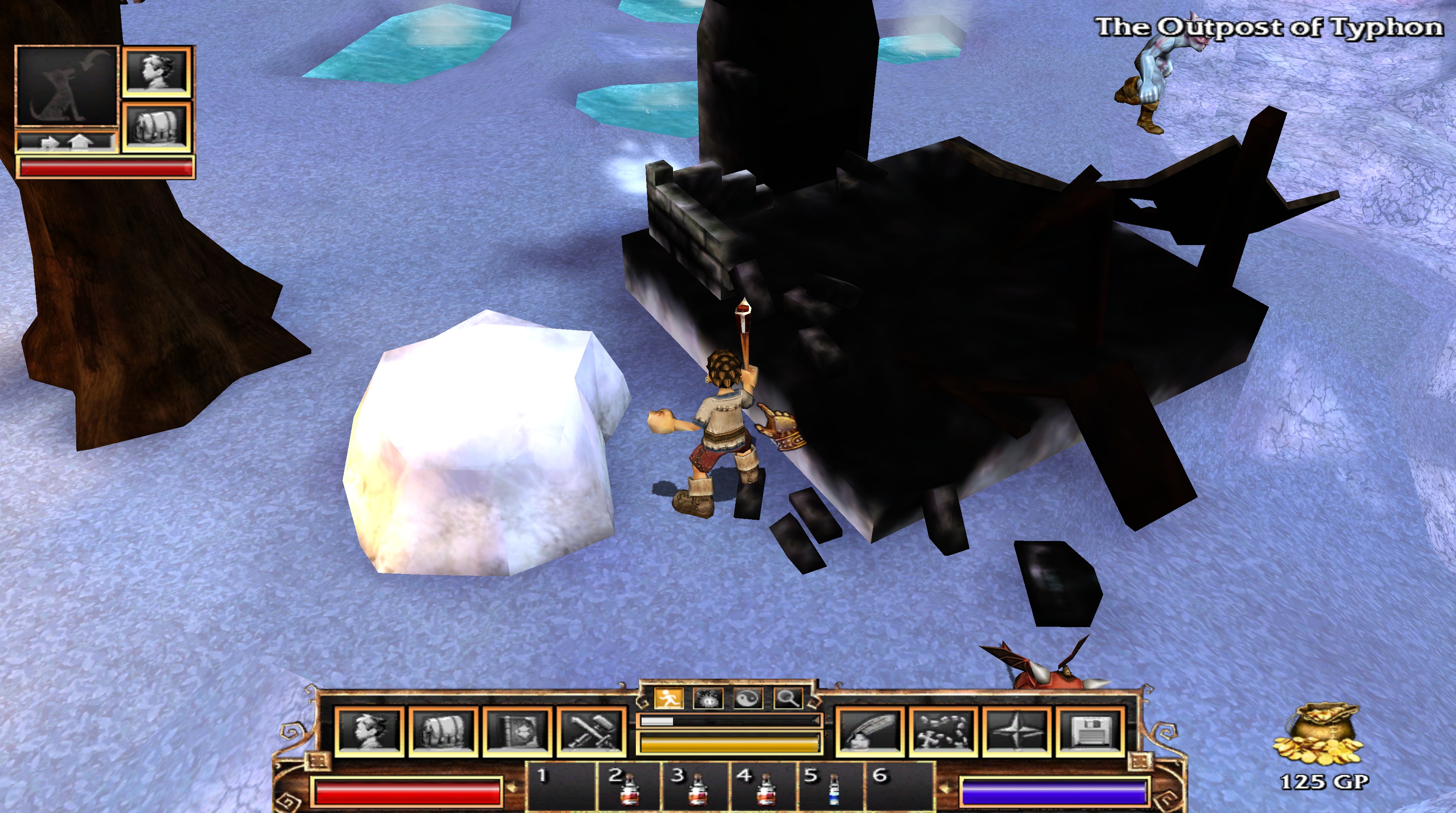Open the quest journal with feathered hat
Viewport: 1456px width, 813px height.
point(869,730)
